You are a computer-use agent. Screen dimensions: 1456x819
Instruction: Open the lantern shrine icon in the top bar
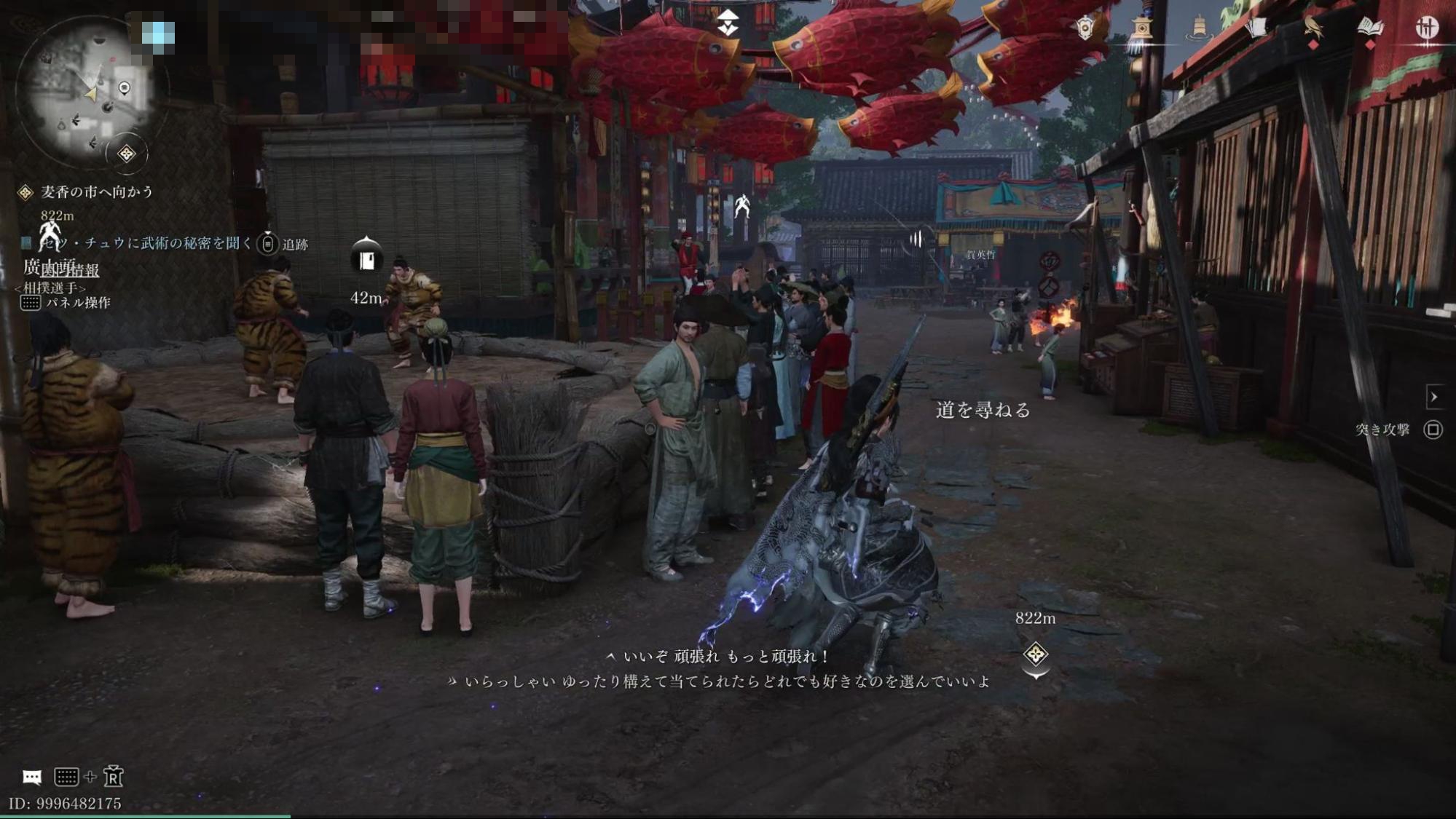[x=1142, y=28]
